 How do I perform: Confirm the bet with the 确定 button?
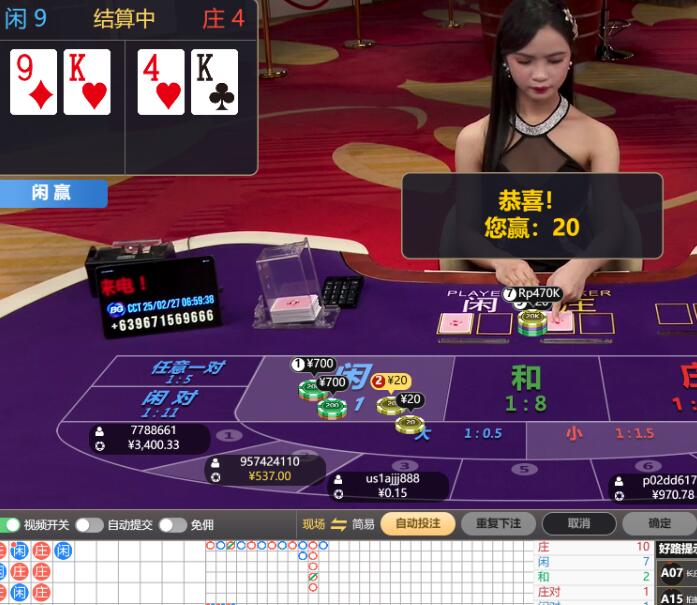(660, 523)
